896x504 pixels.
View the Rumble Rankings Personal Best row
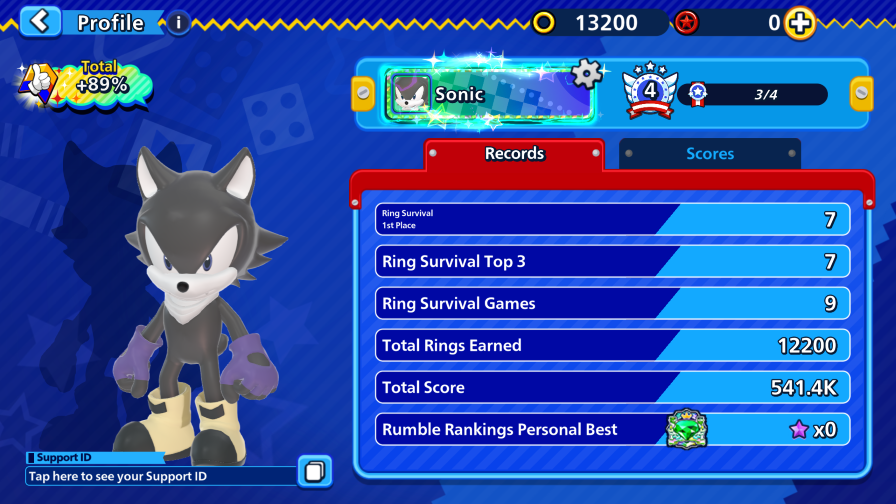(614, 430)
